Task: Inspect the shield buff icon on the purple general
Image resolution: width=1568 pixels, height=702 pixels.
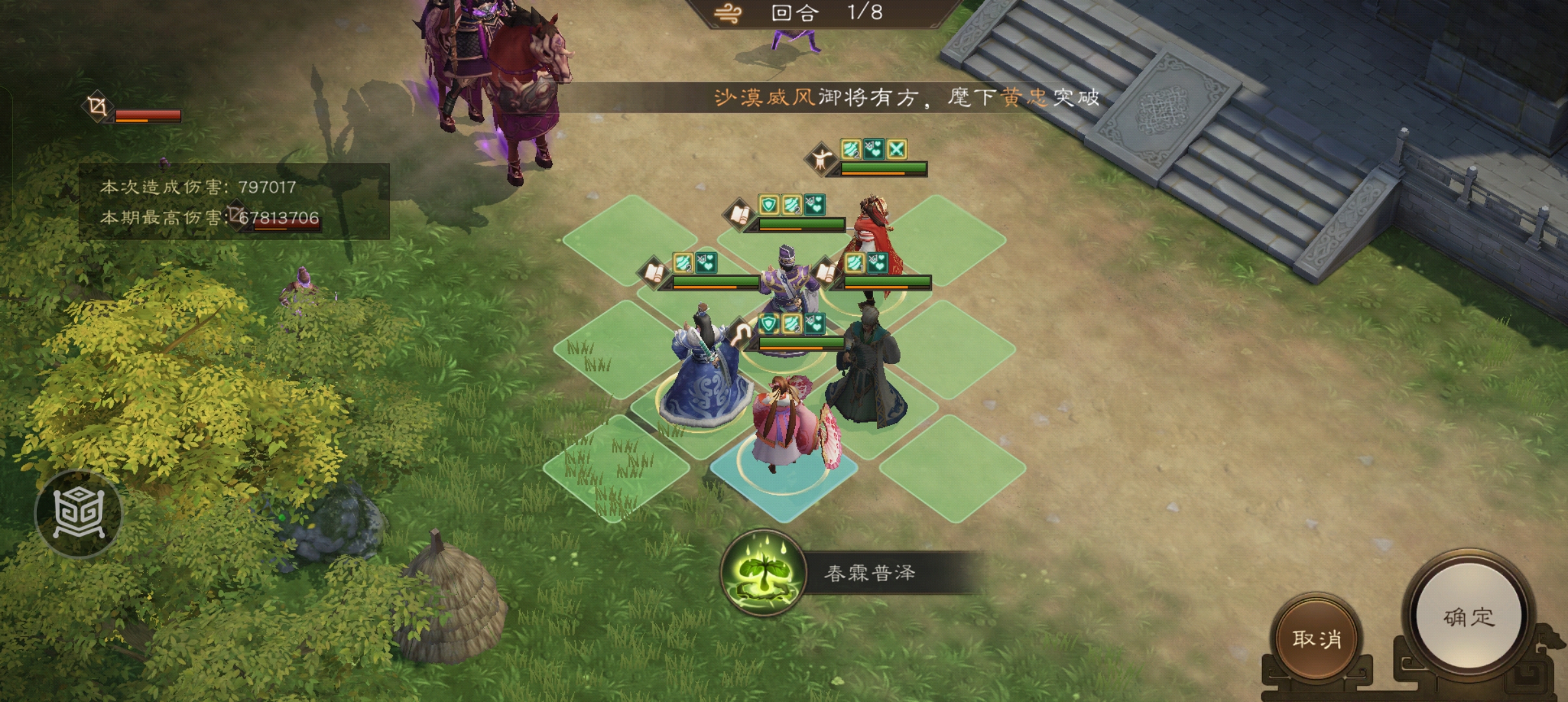Action: pyautogui.click(x=768, y=325)
